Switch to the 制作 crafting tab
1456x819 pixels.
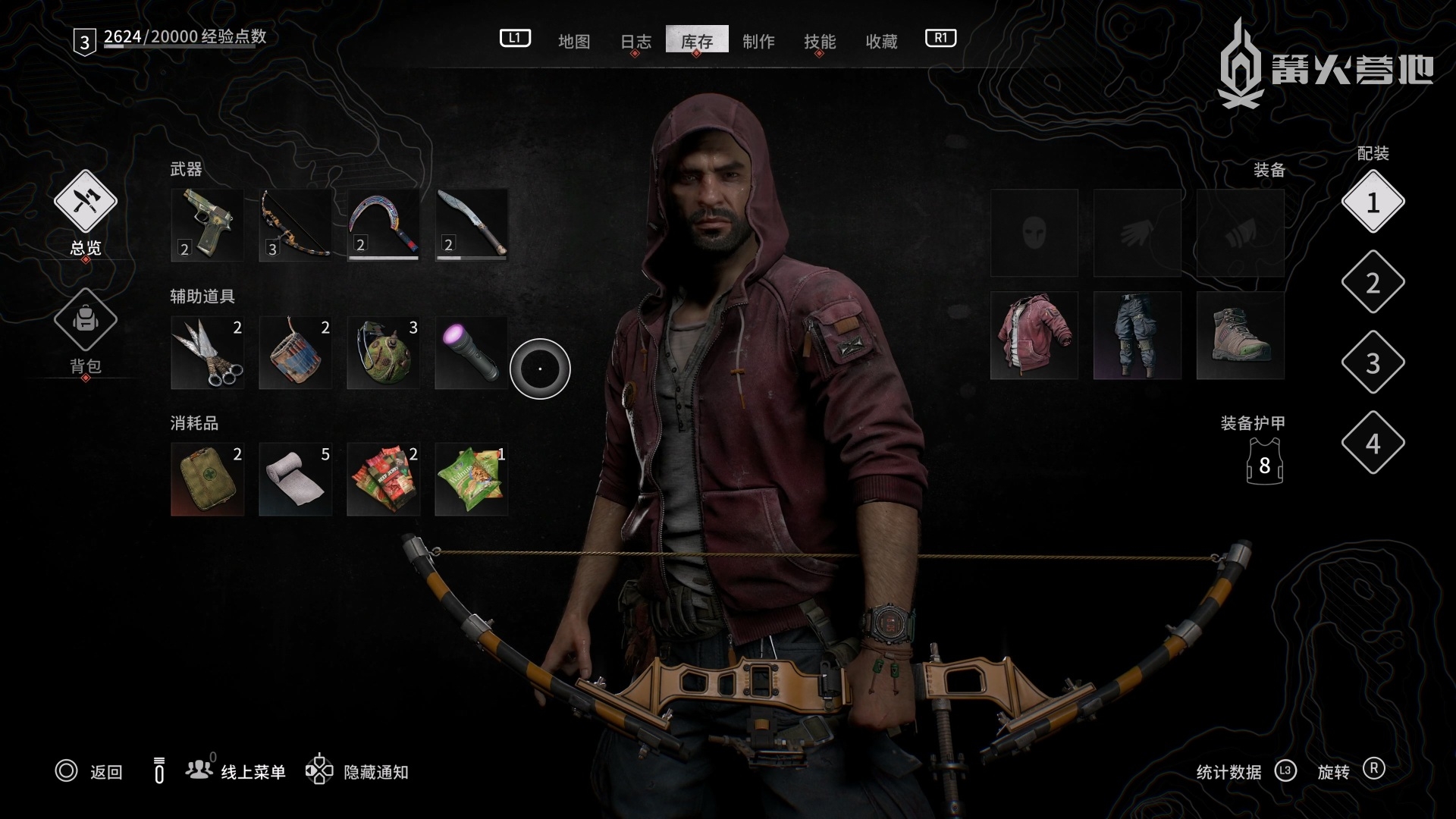(x=758, y=41)
